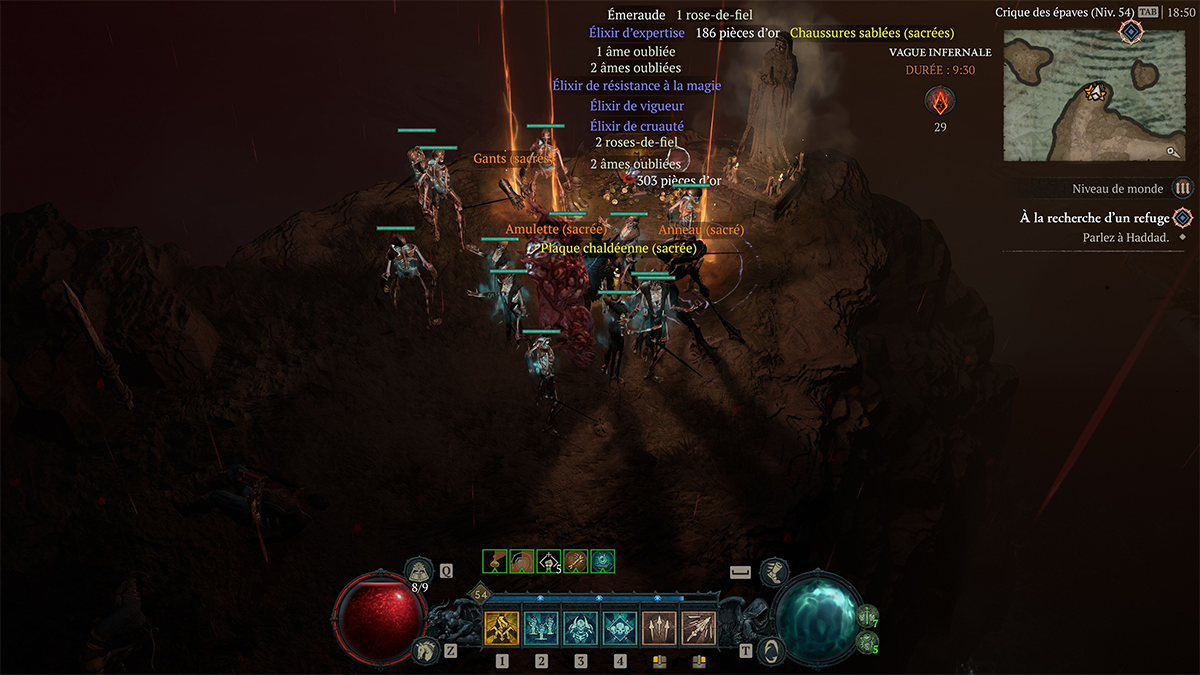Summon the mount with the horse icon
This screenshot has width=1200, height=675.
pyautogui.click(x=424, y=651)
